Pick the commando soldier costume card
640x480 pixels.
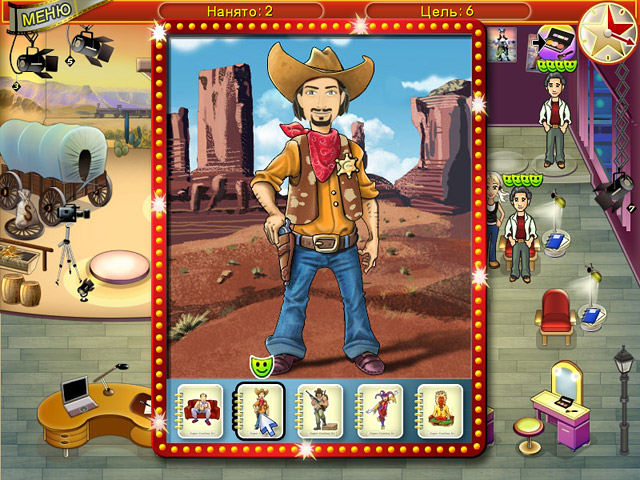[x=321, y=408]
